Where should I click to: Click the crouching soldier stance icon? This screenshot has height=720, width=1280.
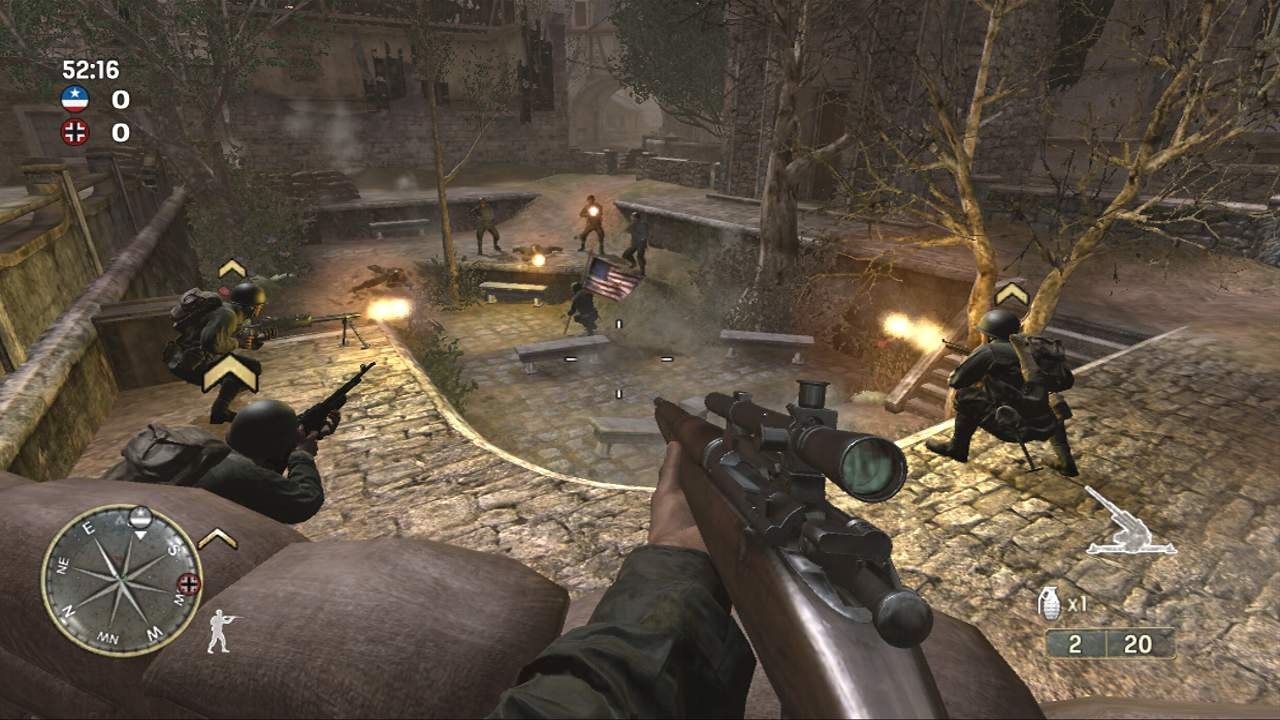220,630
